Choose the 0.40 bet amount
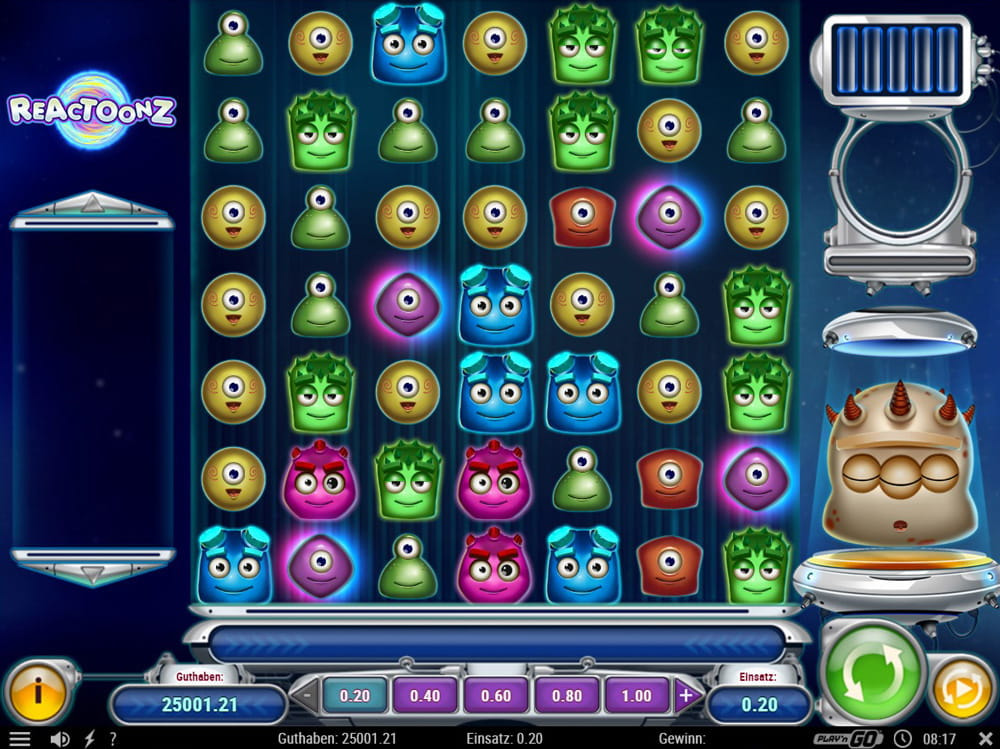 tap(425, 696)
